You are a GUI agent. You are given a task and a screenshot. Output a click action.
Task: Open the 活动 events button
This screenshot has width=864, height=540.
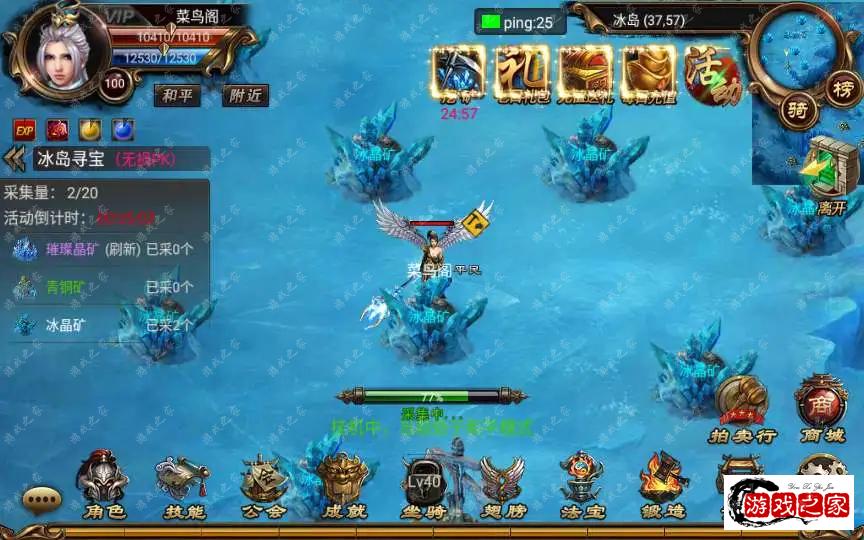click(x=712, y=76)
